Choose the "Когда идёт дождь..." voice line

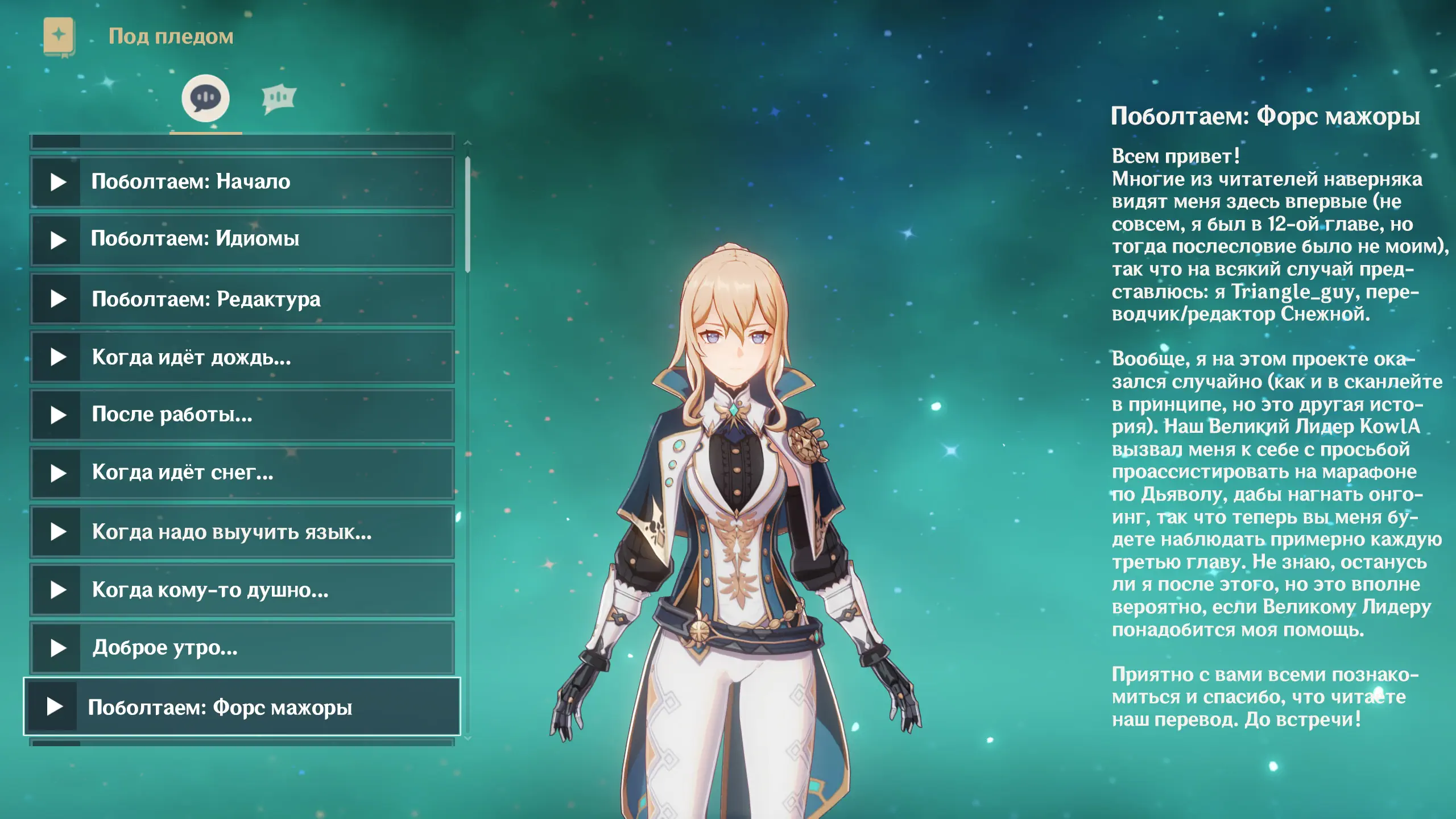(242, 357)
